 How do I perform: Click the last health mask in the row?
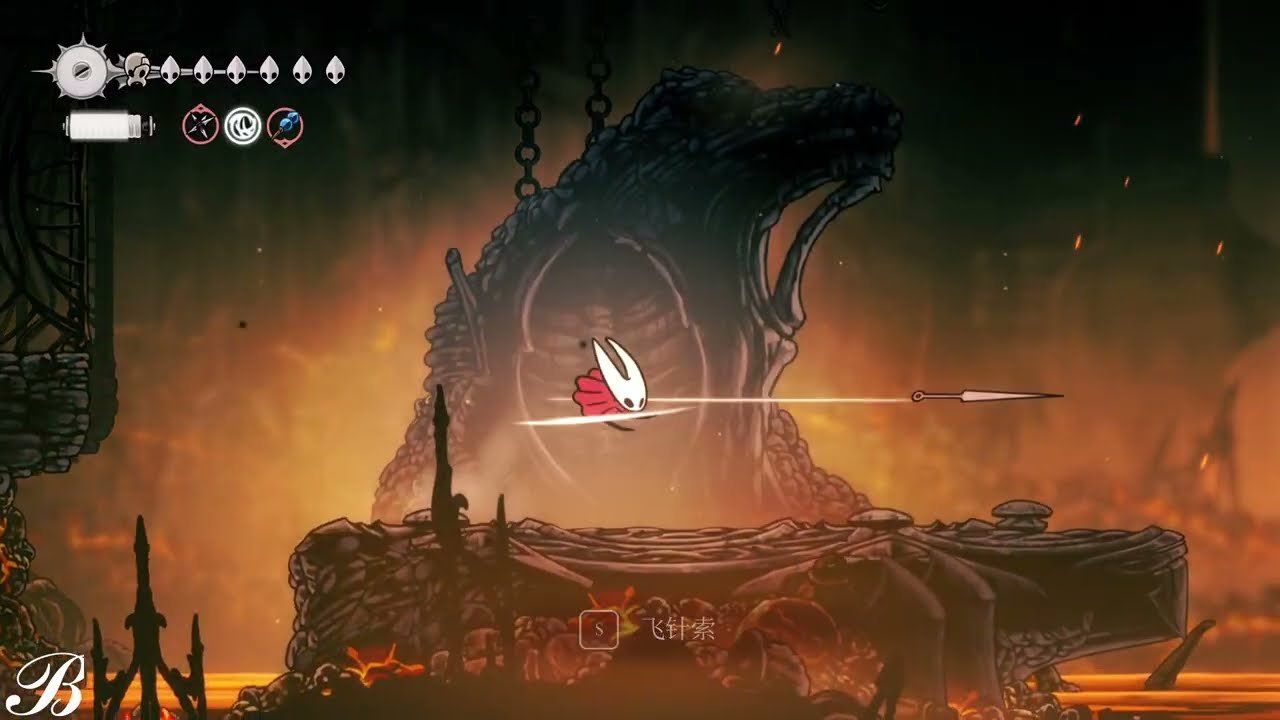click(334, 70)
